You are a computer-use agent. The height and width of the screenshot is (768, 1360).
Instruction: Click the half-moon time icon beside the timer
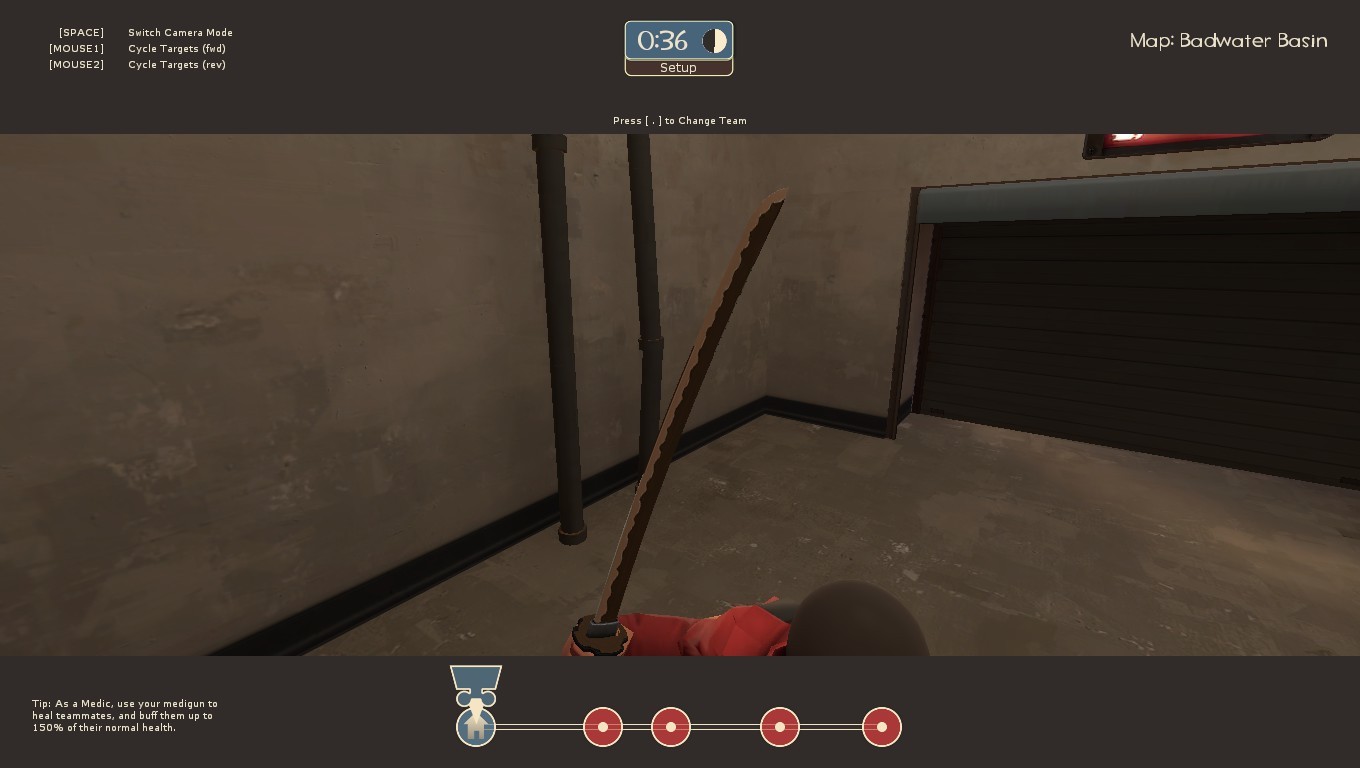(714, 40)
